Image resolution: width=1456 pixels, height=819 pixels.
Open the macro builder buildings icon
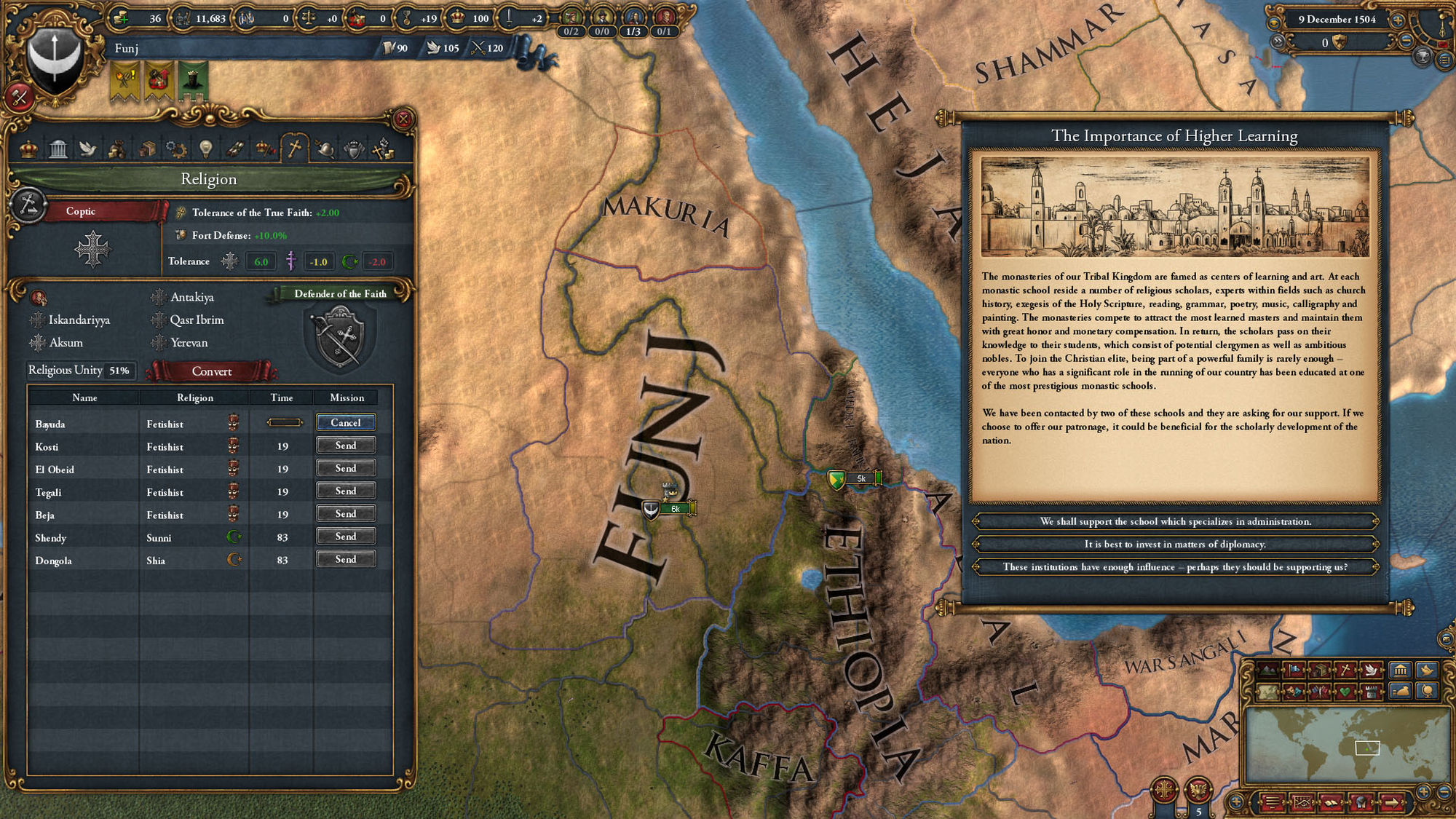[x=1400, y=670]
